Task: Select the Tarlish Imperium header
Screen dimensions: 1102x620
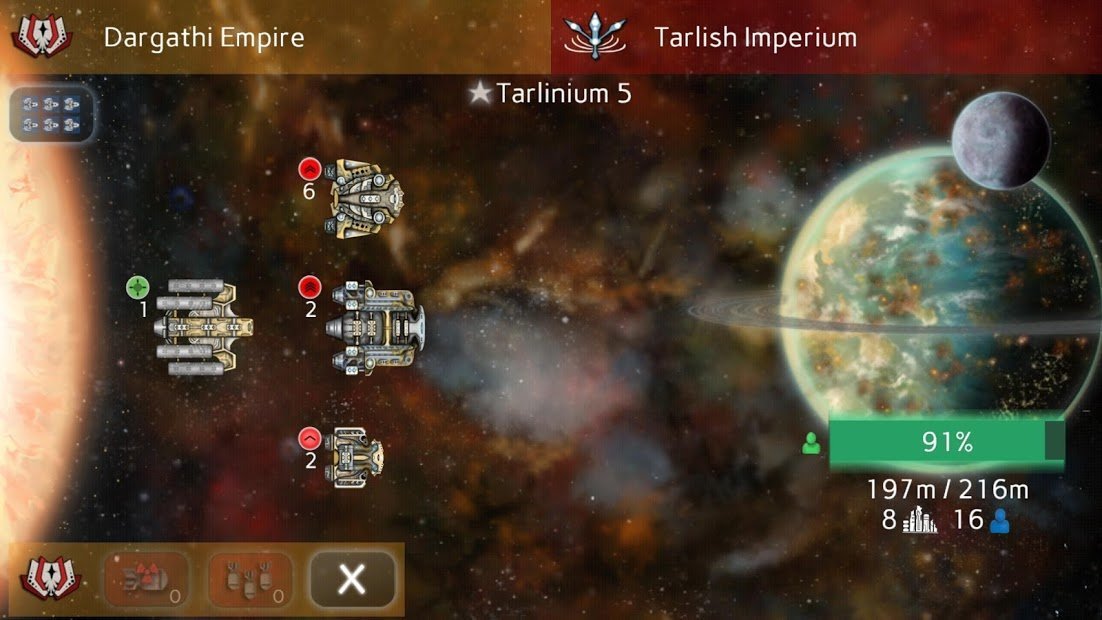Action: [x=755, y=38]
